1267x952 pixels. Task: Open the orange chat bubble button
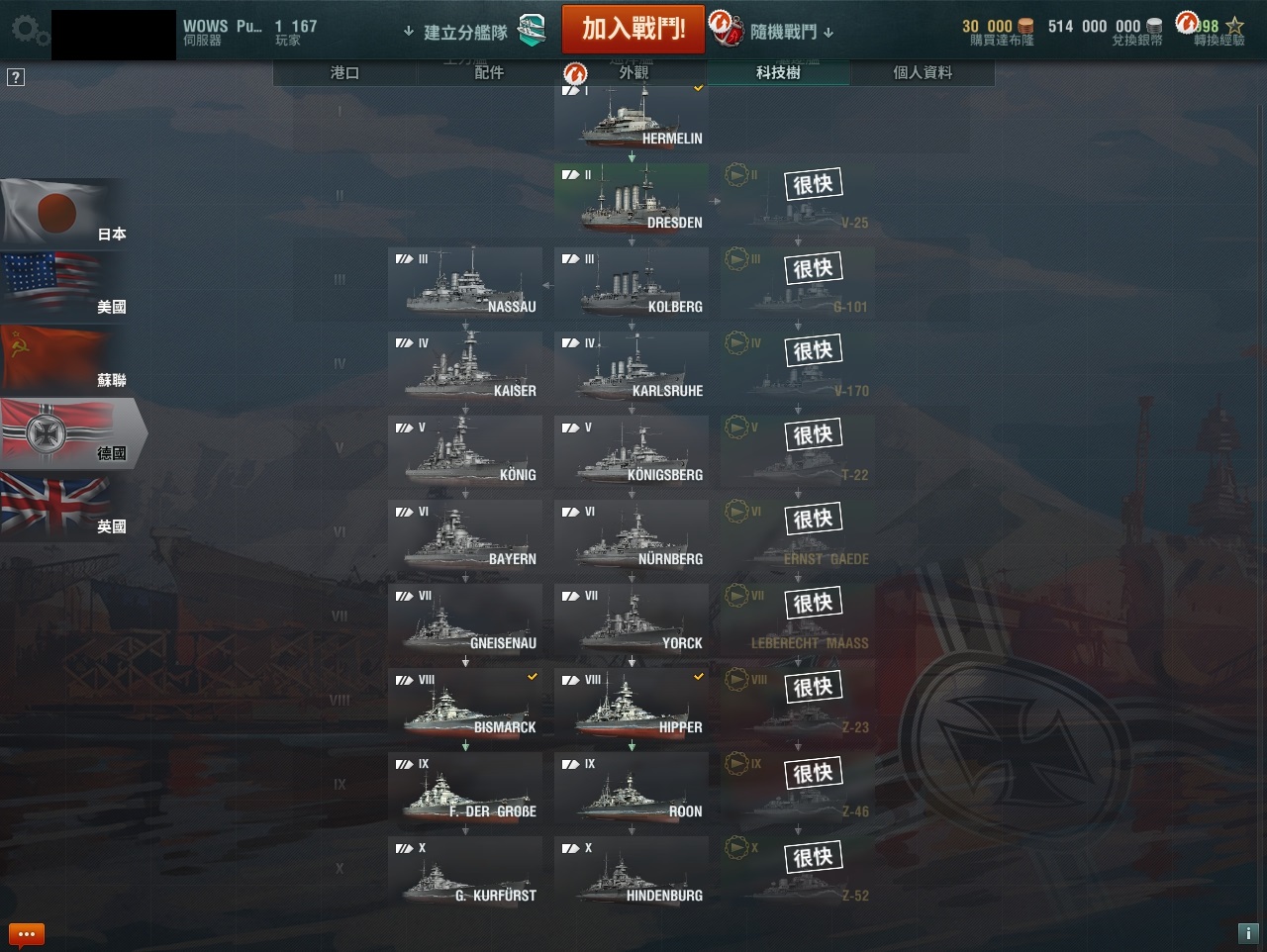(26, 934)
